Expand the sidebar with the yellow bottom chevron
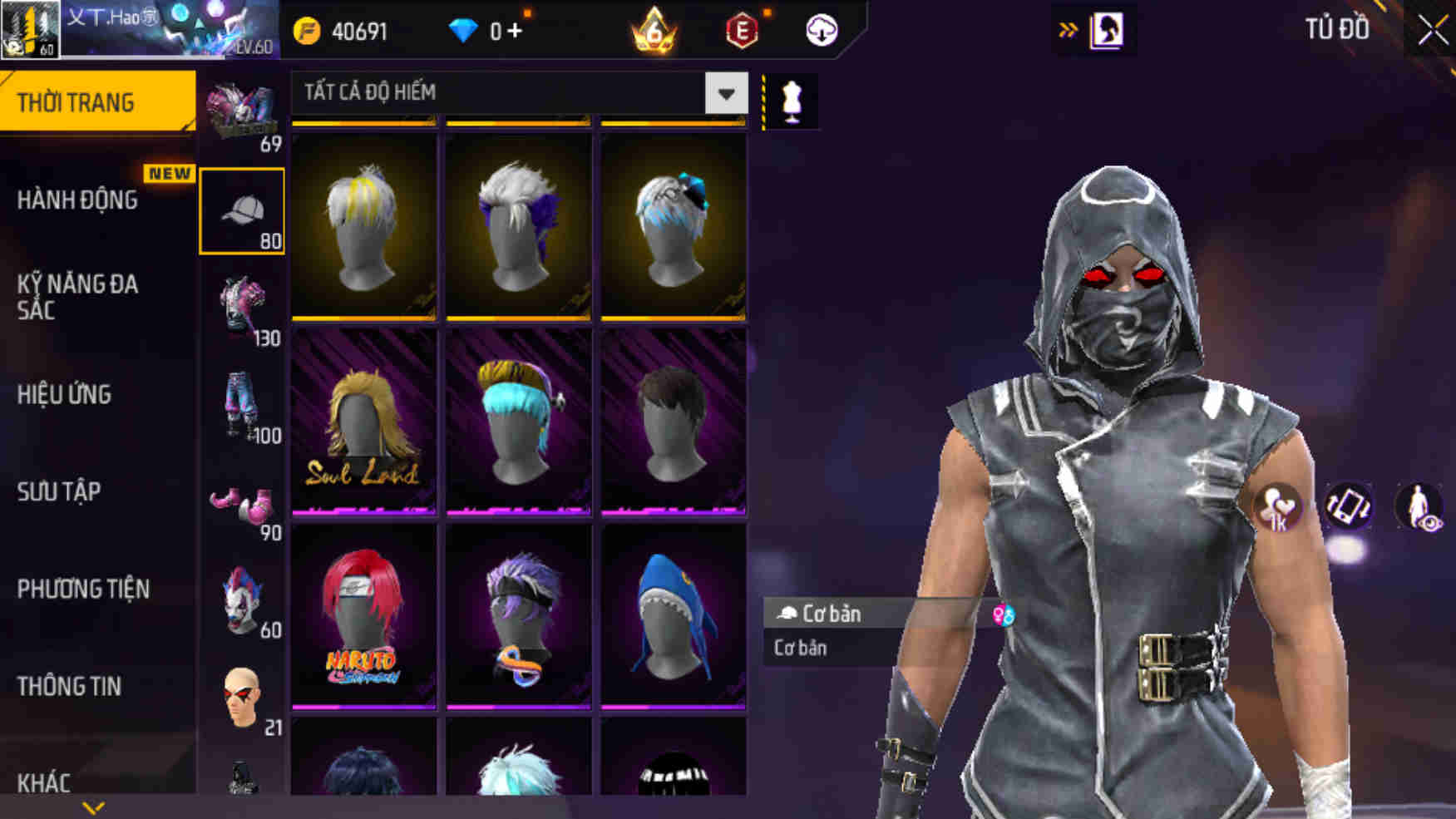This screenshot has width=1456, height=819. point(91,805)
